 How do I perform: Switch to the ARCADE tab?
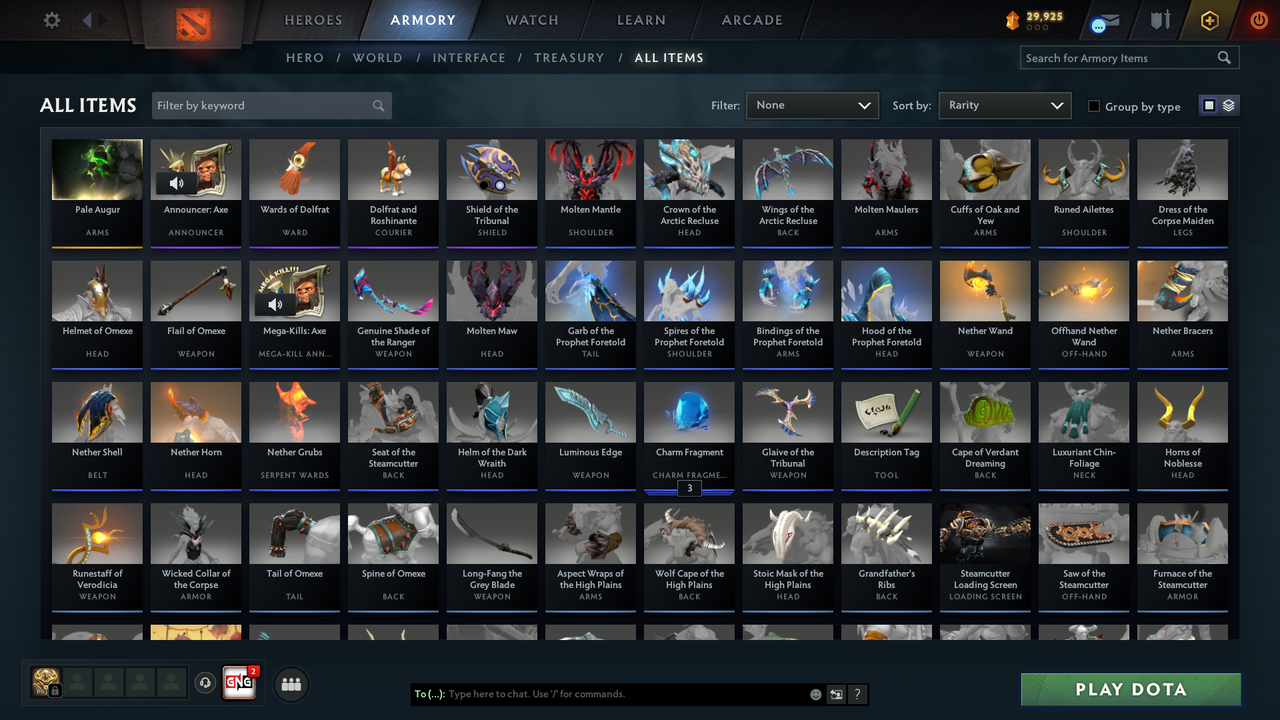click(751, 20)
